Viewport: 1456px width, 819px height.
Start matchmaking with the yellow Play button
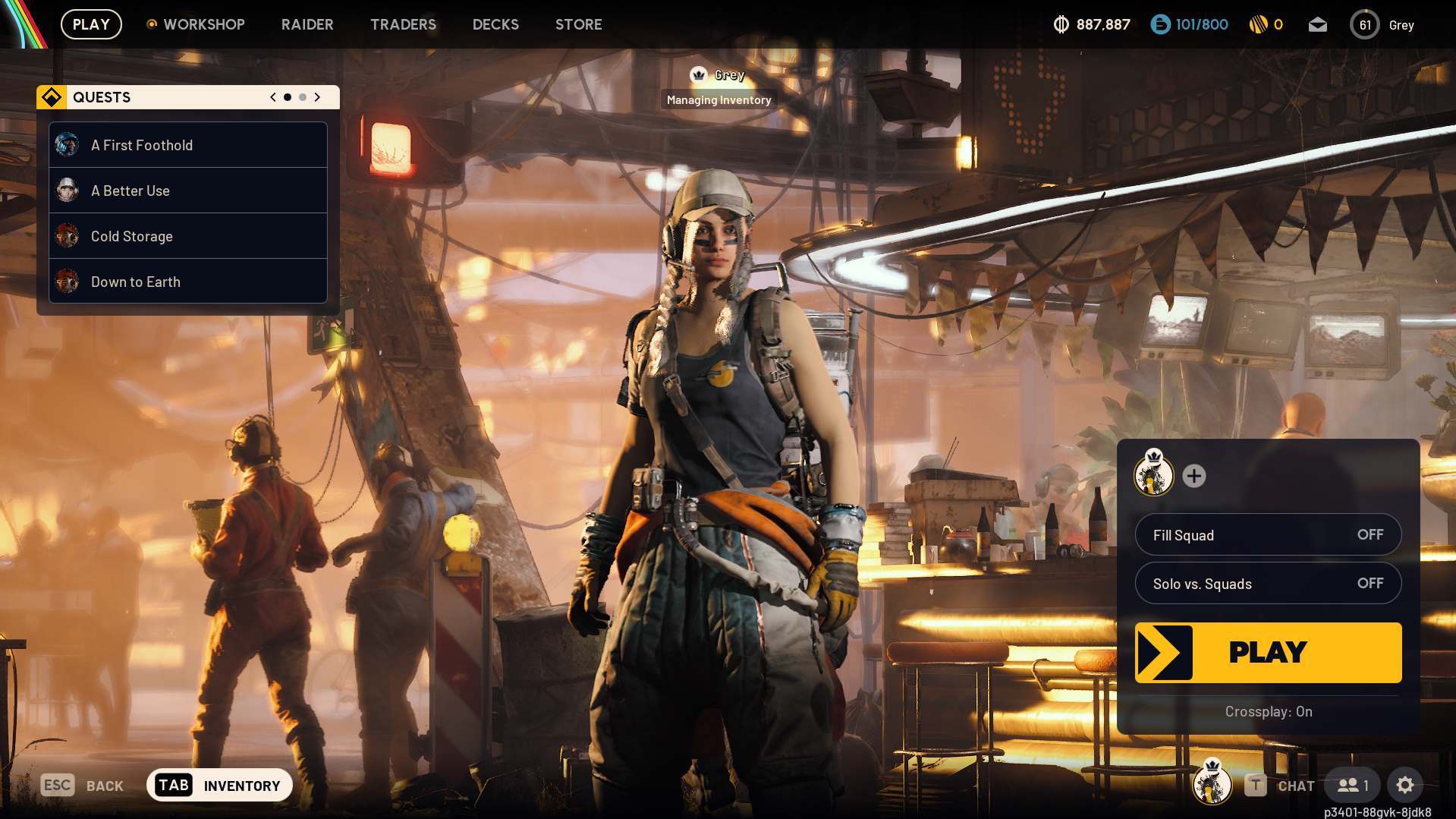pyautogui.click(x=1268, y=652)
